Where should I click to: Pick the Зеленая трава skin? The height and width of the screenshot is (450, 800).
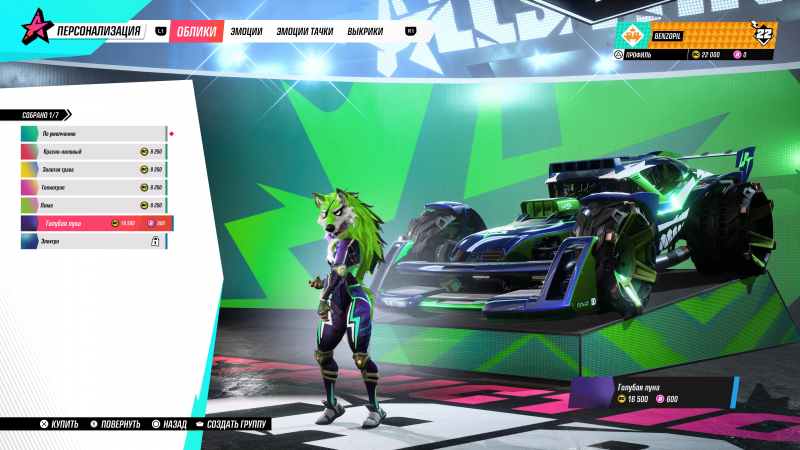(93, 169)
